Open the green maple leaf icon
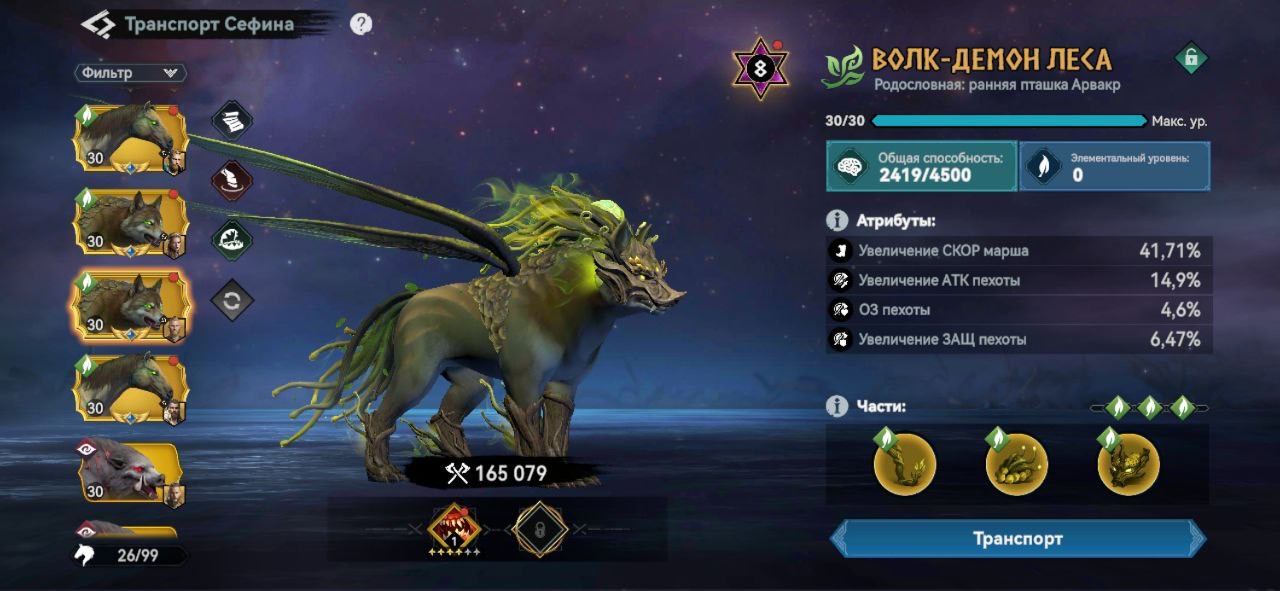Viewport: 1280px width, 591px height. [232, 240]
